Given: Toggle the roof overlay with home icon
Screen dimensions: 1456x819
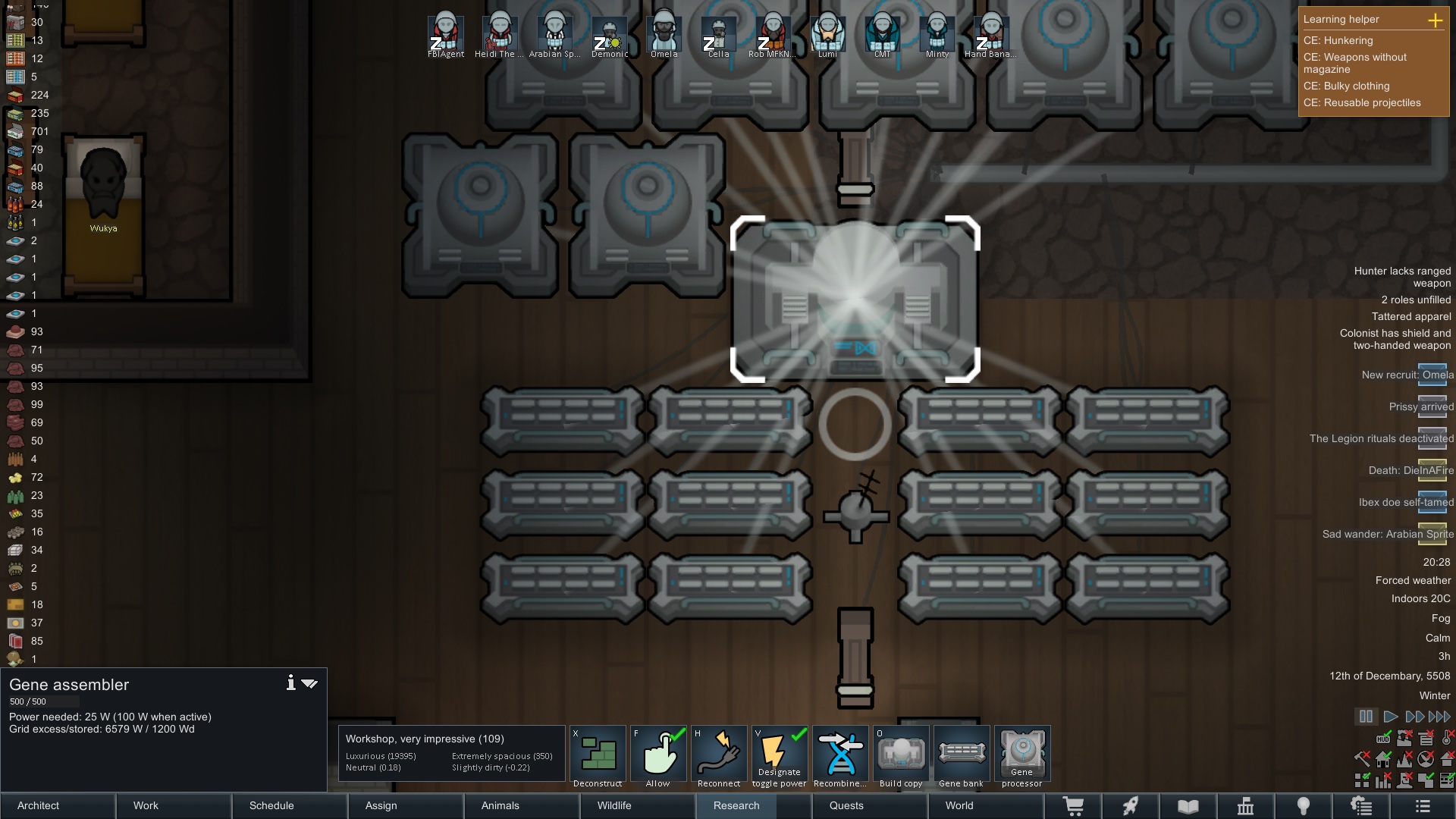Looking at the screenshot, I should [x=1382, y=760].
